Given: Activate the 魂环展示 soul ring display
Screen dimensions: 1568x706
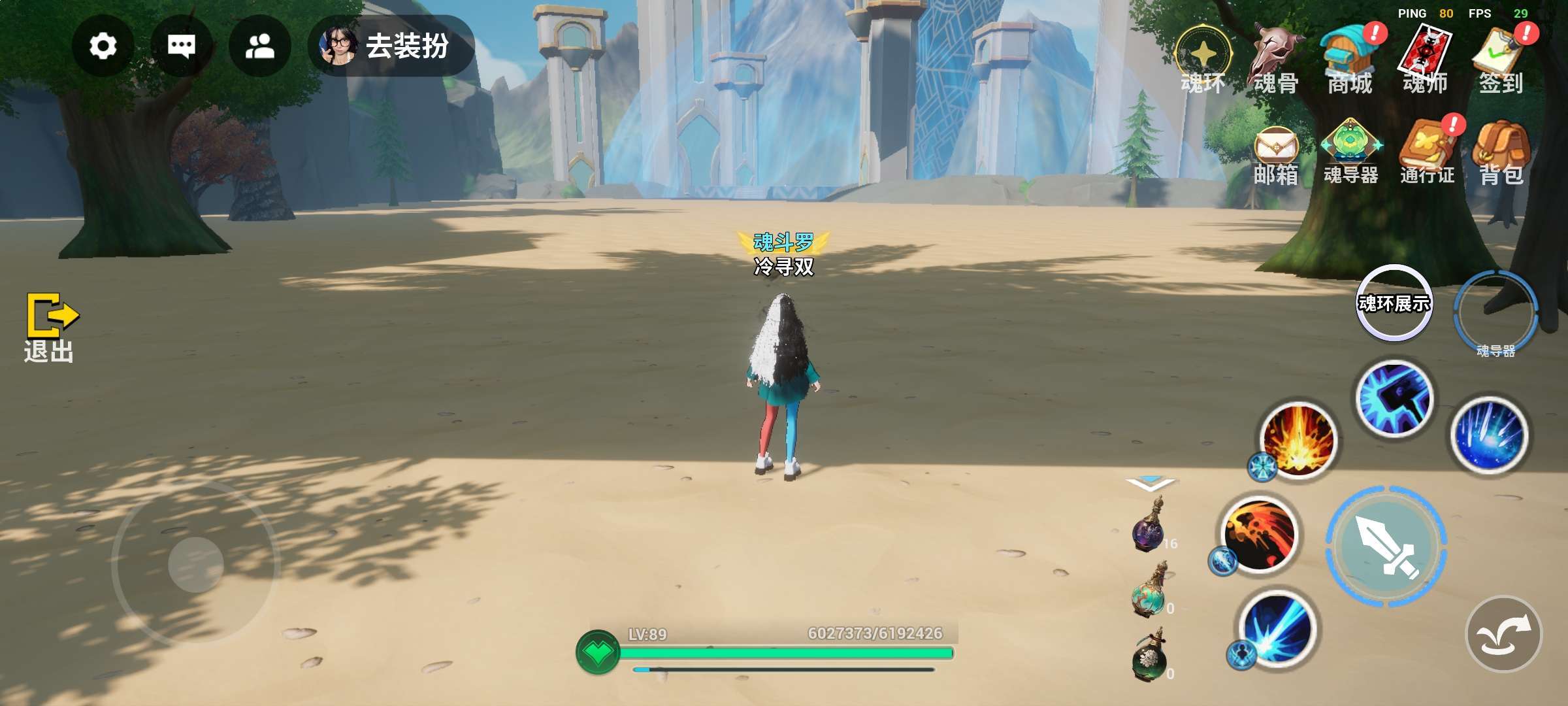Looking at the screenshot, I should 1394,303.
